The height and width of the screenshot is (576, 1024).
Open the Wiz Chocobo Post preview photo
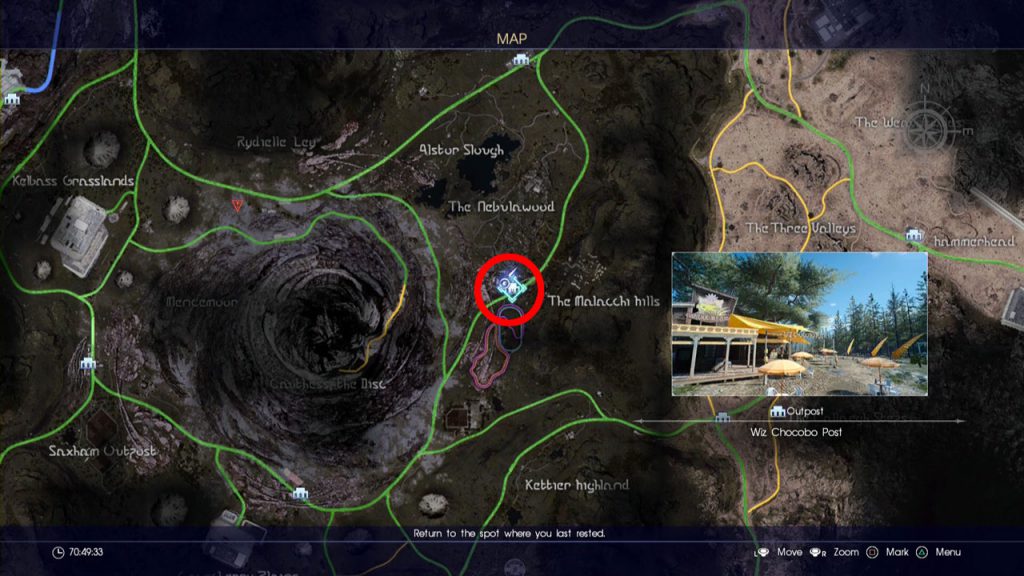[x=799, y=323]
